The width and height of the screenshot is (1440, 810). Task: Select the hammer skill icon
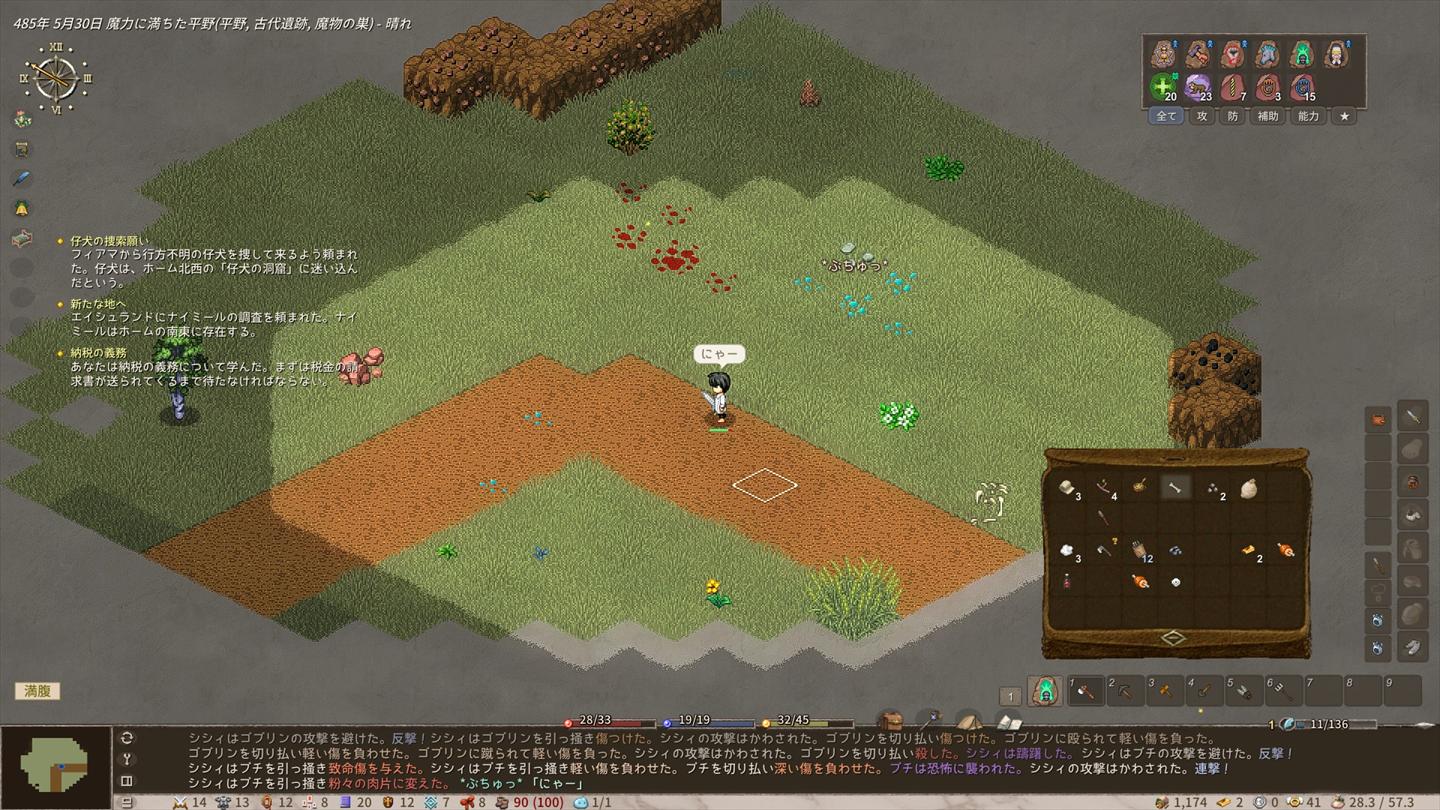pyautogui.click(x=1197, y=54)
